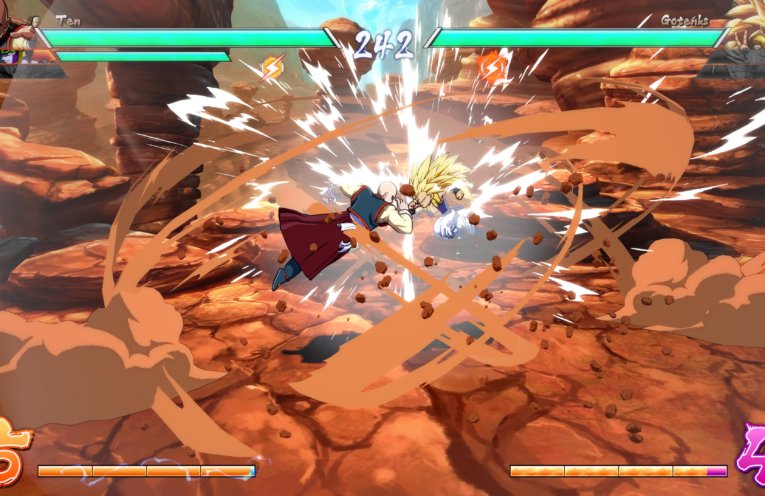Viewport: 765px width, 496px height.
Task: Activate Ten's Sparking lightning icon
Action: point(272,68)
